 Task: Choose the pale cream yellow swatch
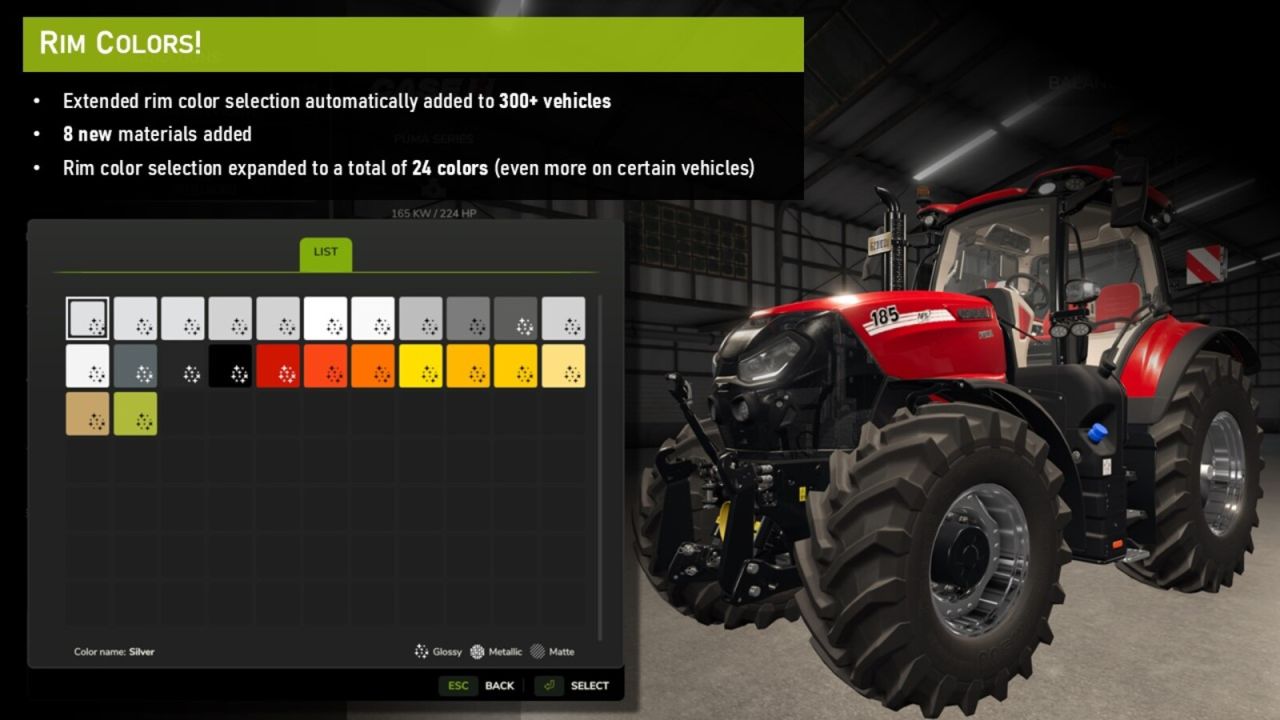[x=563, y=366]
